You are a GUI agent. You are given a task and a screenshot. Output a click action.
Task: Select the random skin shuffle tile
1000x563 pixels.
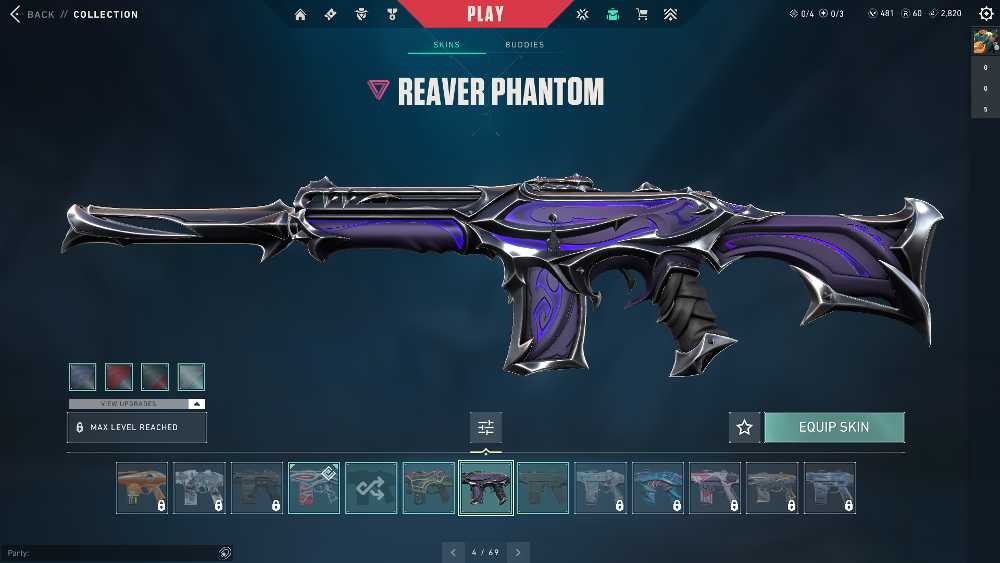(x=371, y=488)
